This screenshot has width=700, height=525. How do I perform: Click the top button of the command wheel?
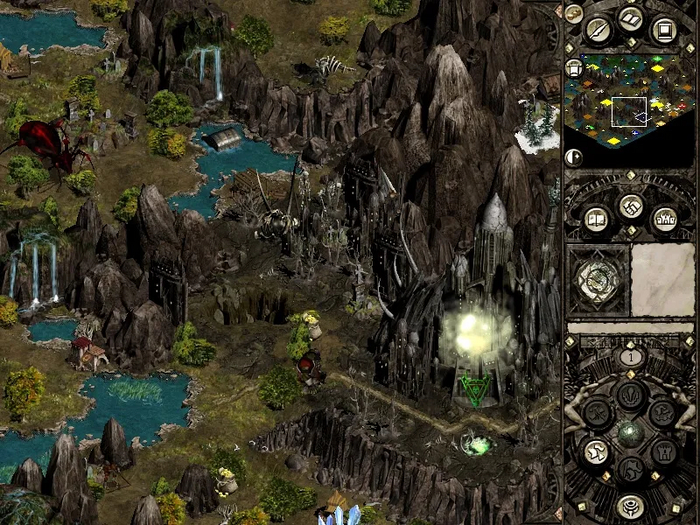[629, 395]
